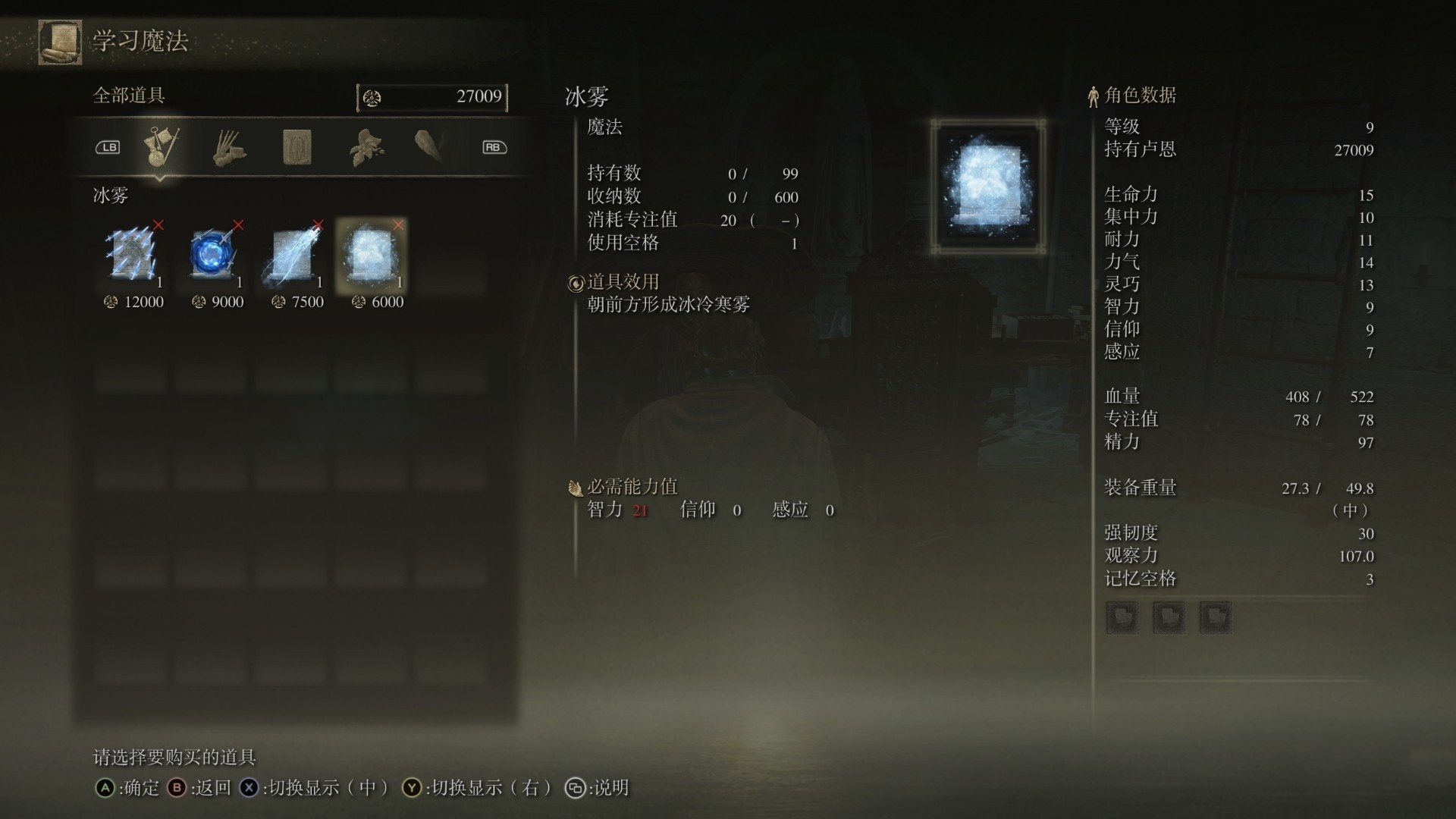The width and height of the screenshot is (1456, 819).
Task: Click the red X on the 7500 soul spell
Action: point(320,225)
